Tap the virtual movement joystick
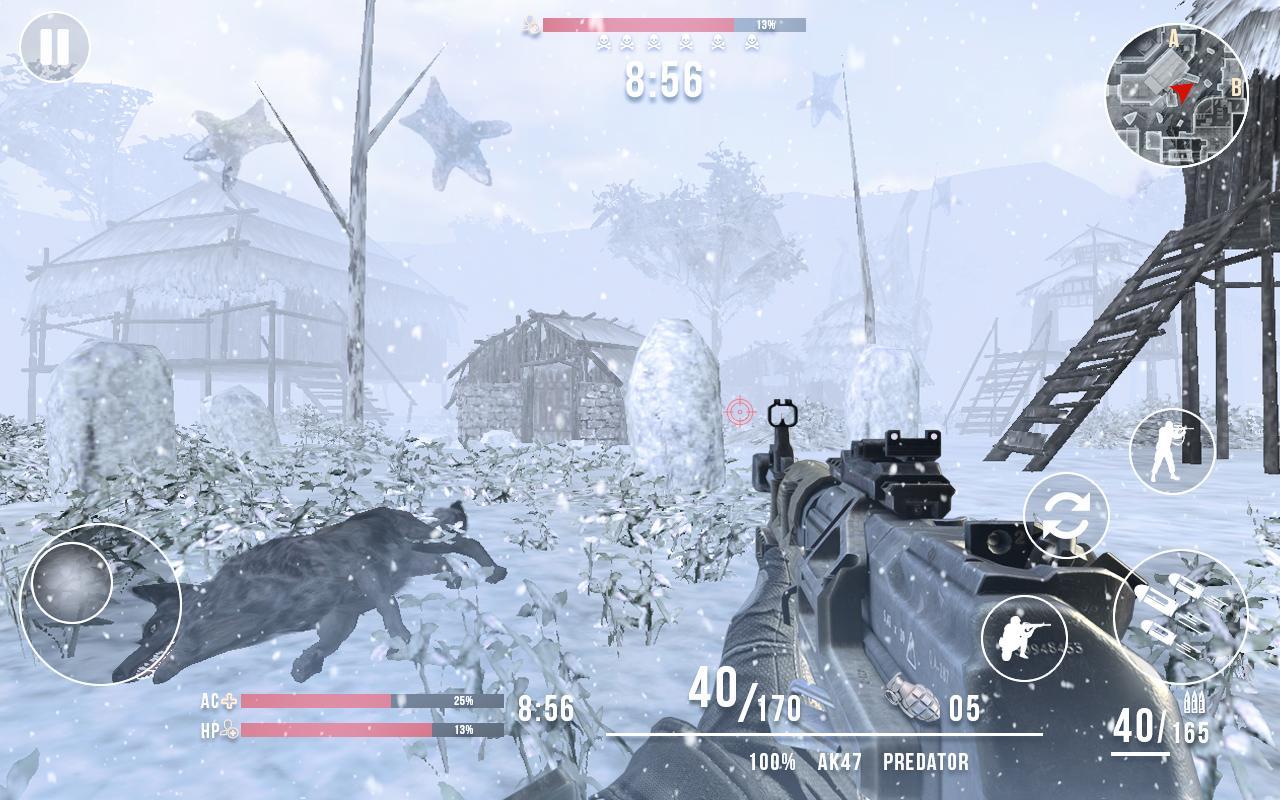This screenshot has height=800, width=1280. 72,582
